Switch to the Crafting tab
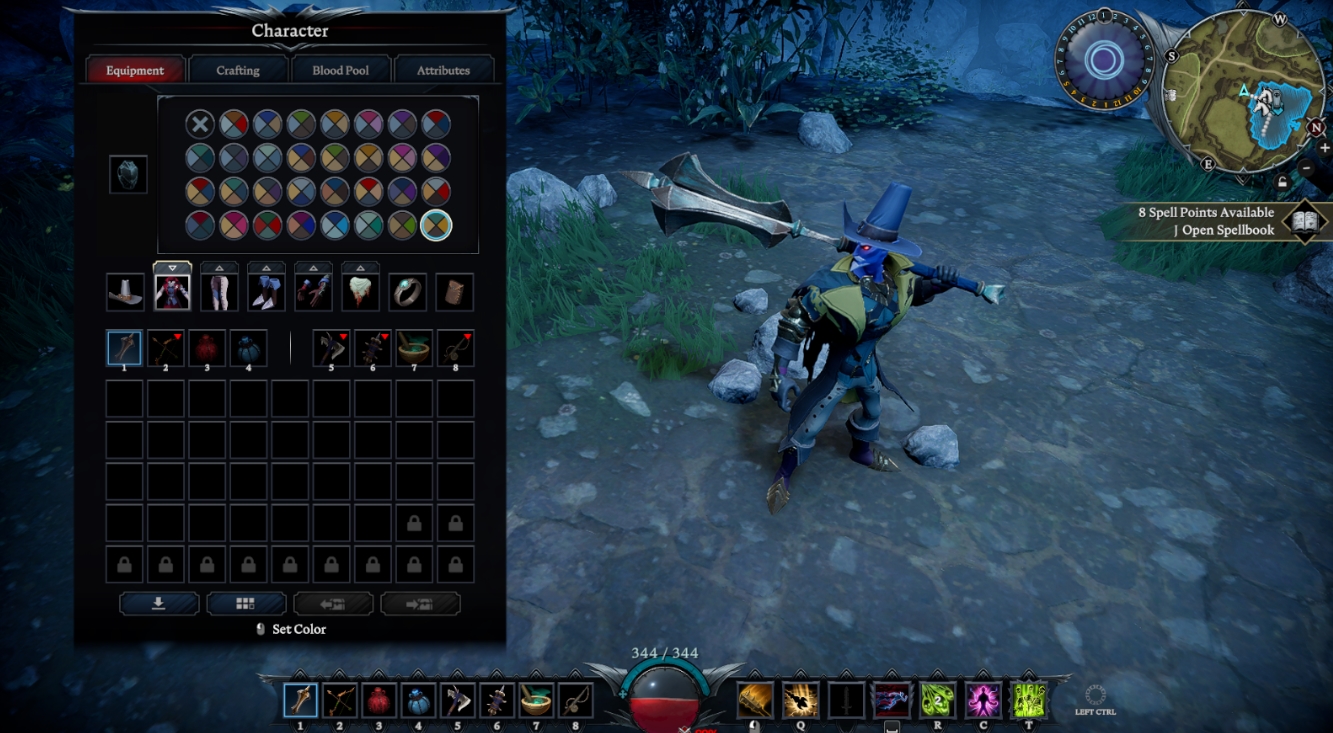Image resolution: width=1333 pixels, height=733 pixels. coord(238,70)
